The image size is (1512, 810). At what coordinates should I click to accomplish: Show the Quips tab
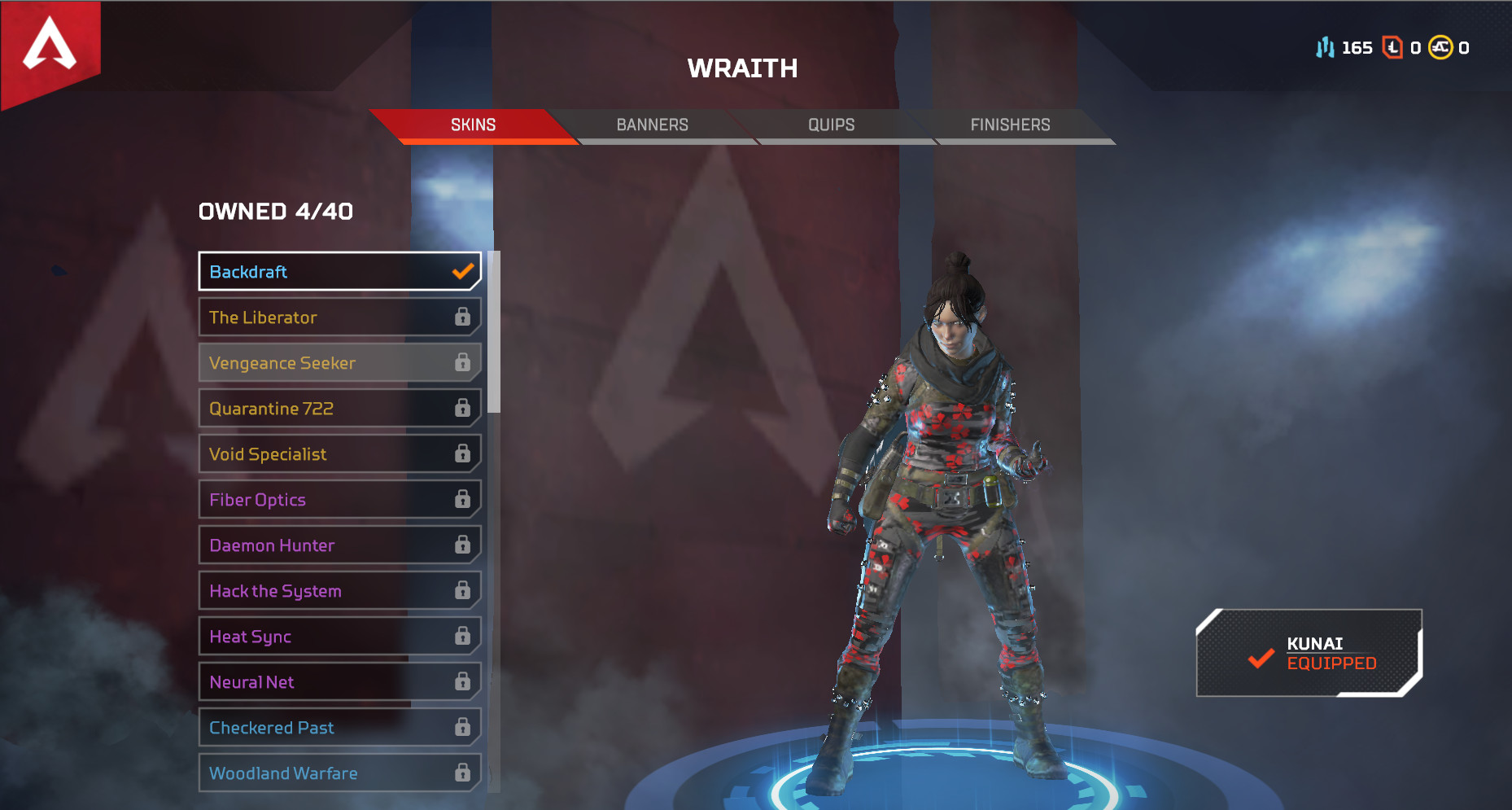(831, 125)
